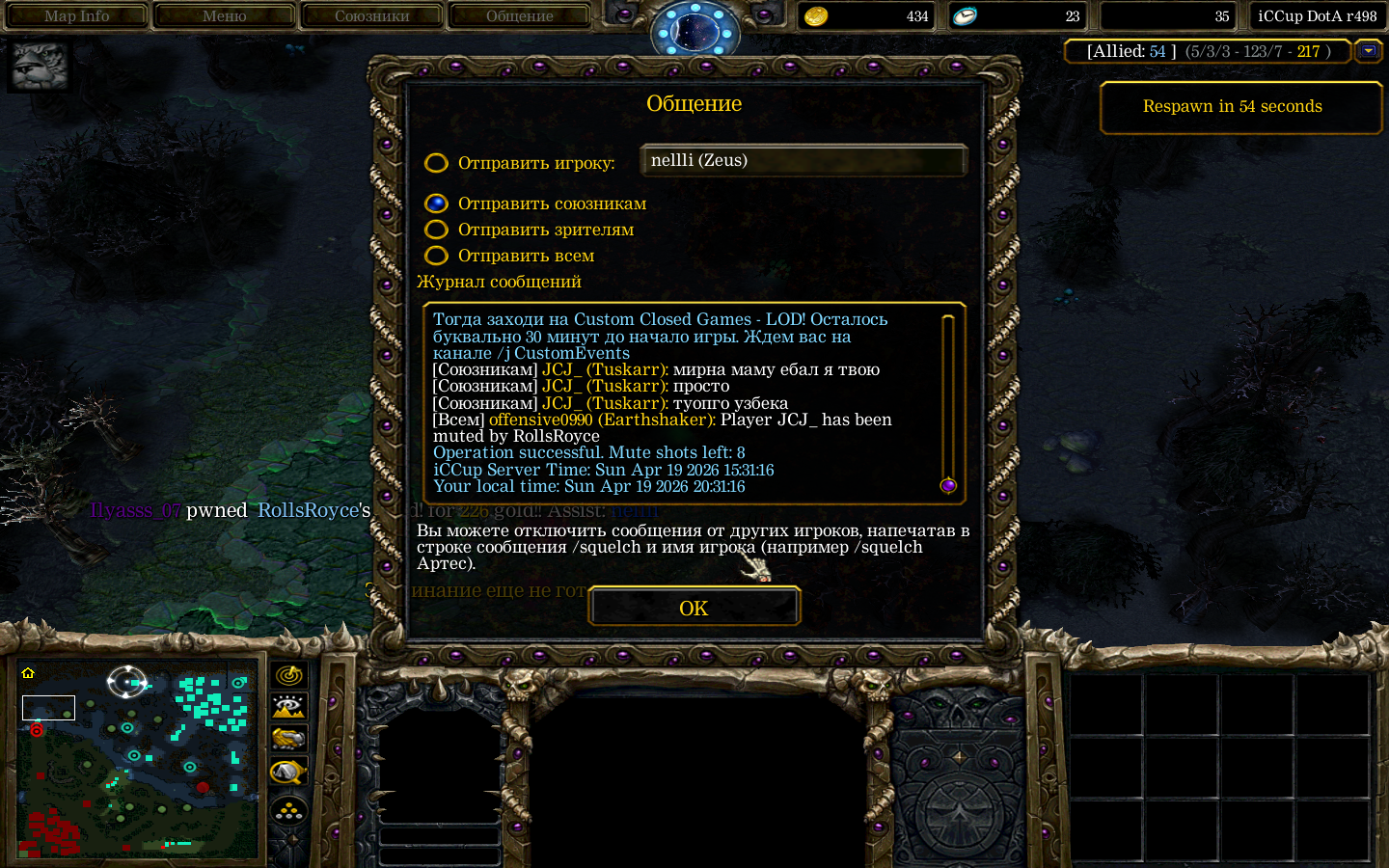Open the Map Info menu
1389x868 pixels.
pos(76,15)
